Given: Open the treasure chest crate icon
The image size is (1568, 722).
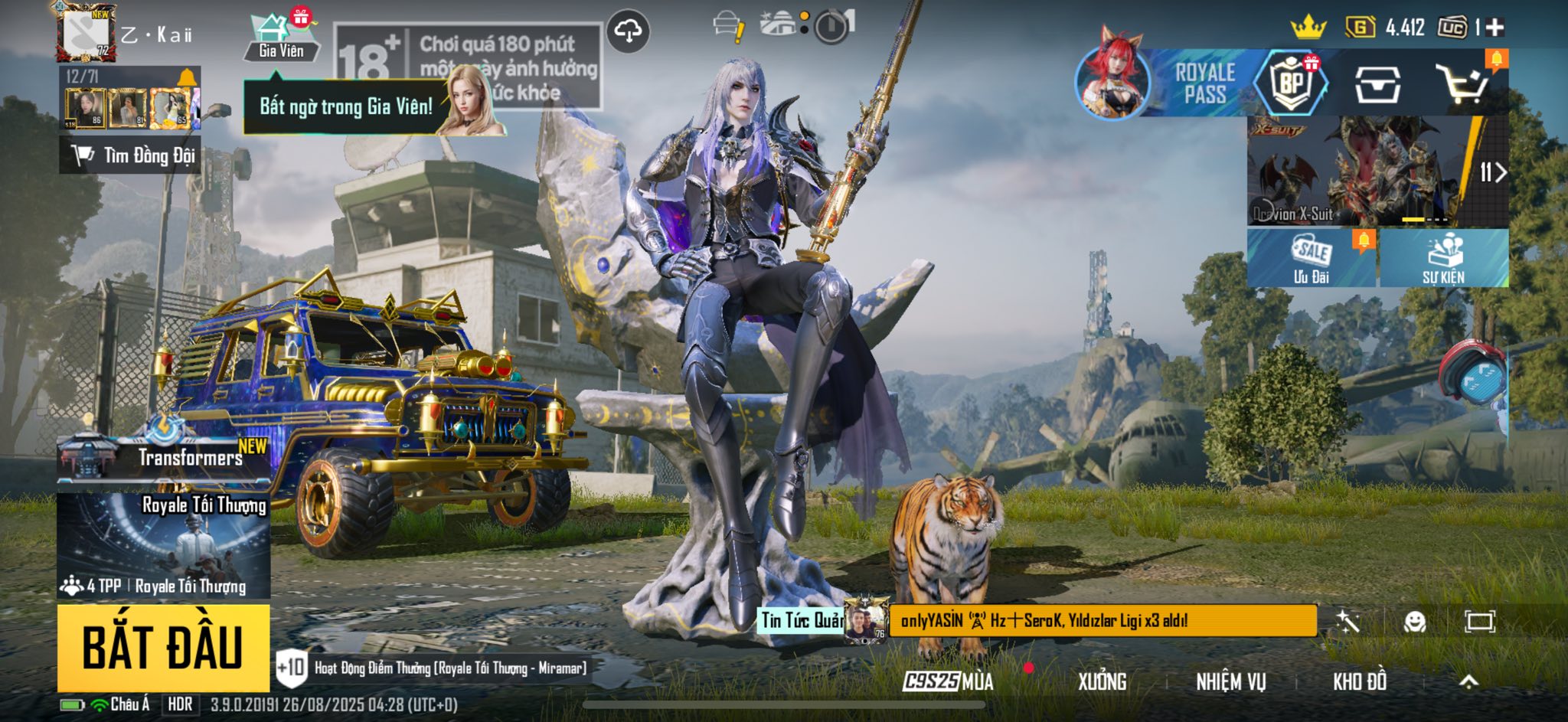Looking at the screenshot, I should point(1377,84).
